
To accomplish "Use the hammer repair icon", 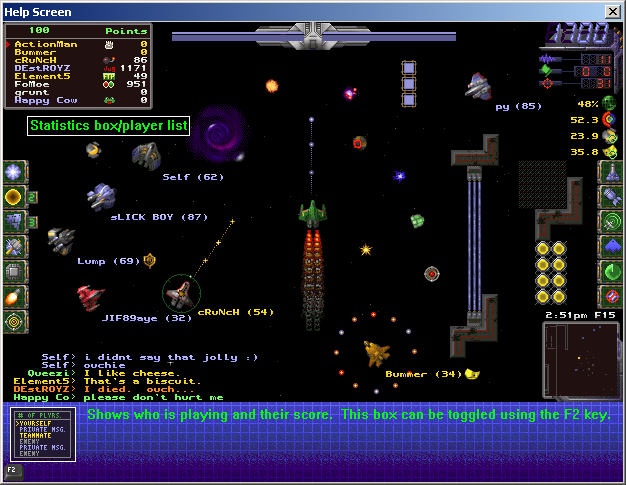I will point(14,246).
